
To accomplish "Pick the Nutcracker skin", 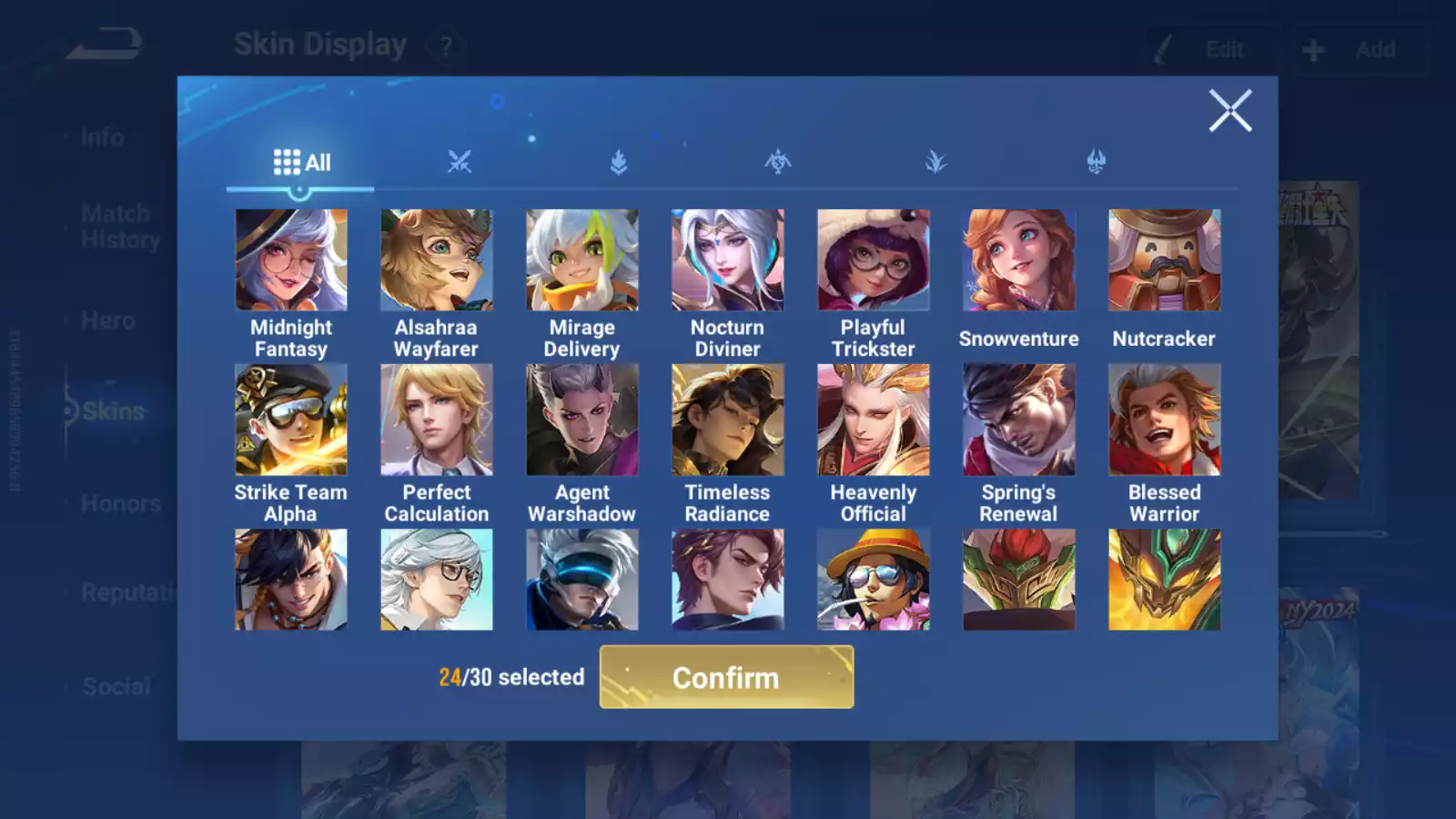I will coord(1165,261).
